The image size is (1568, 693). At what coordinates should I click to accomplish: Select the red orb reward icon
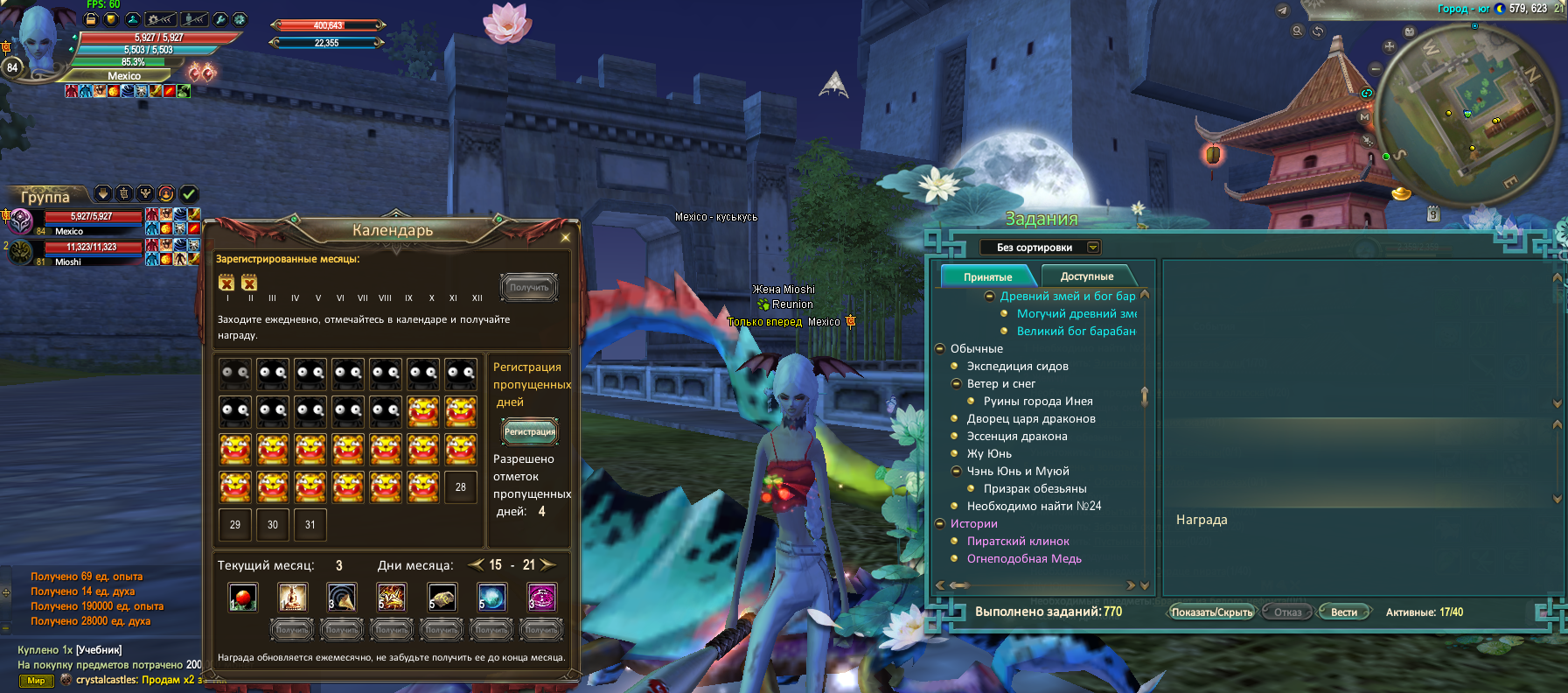243,598
